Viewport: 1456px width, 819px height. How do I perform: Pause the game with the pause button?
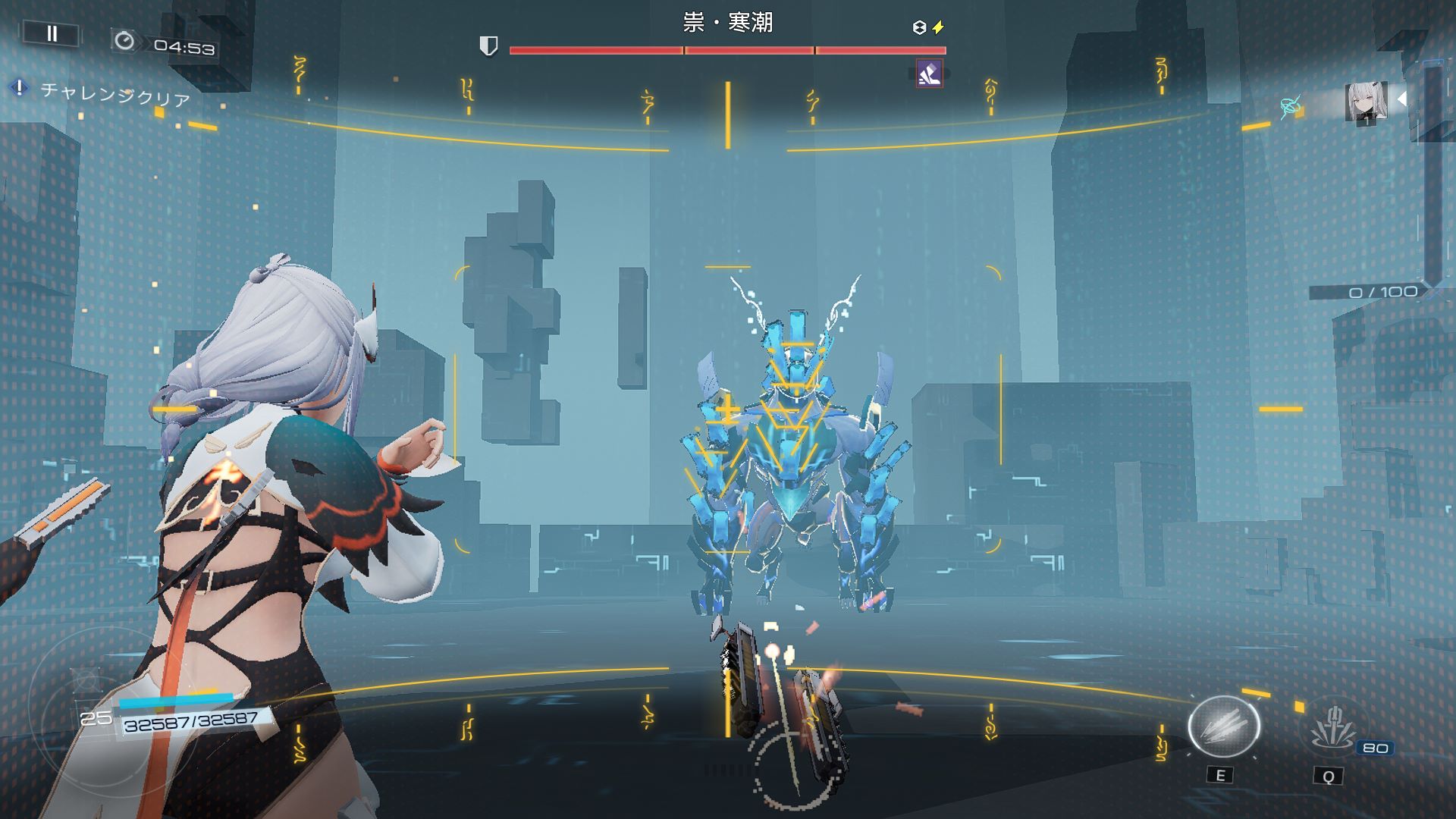tap(52, 33)
